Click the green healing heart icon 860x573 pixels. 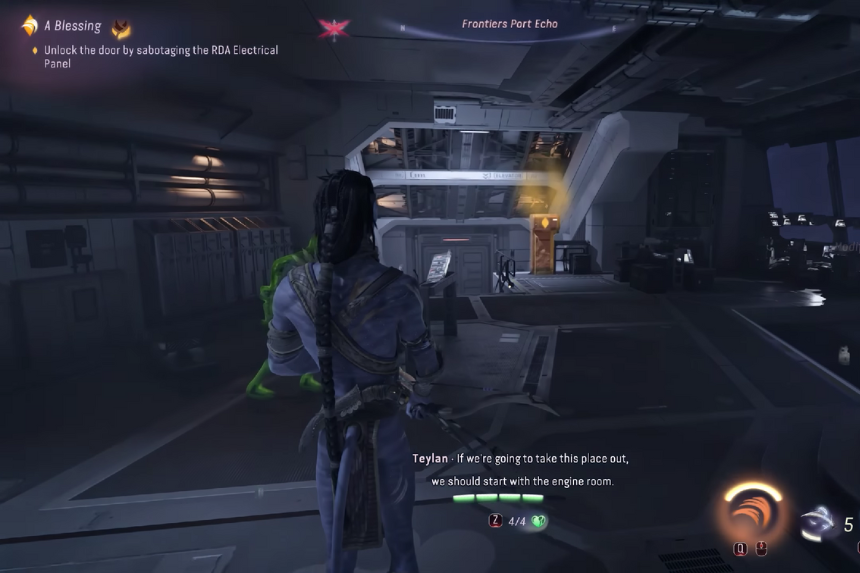[x=537, y=521]
